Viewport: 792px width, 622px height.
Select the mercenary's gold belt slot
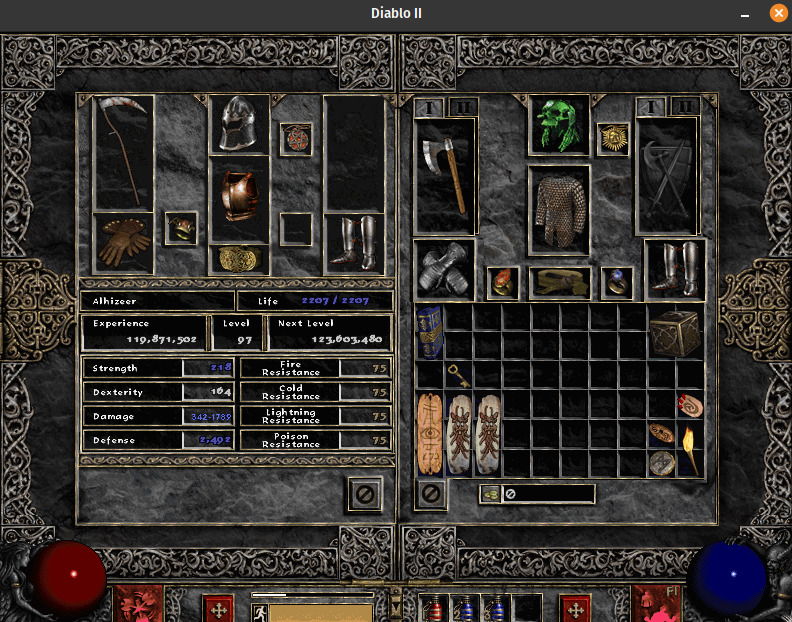239,259
